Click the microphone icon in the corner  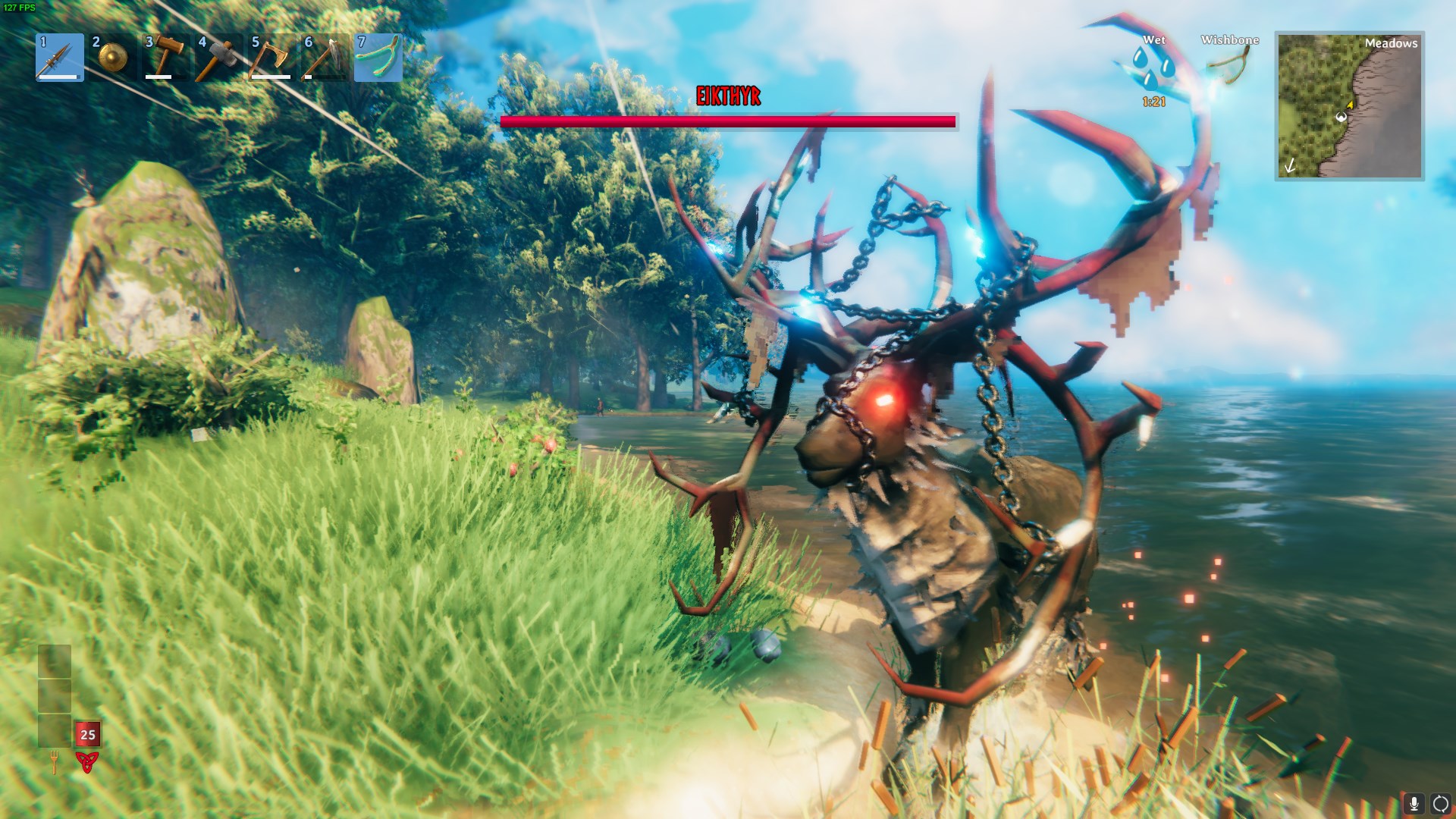(1414, 803)
